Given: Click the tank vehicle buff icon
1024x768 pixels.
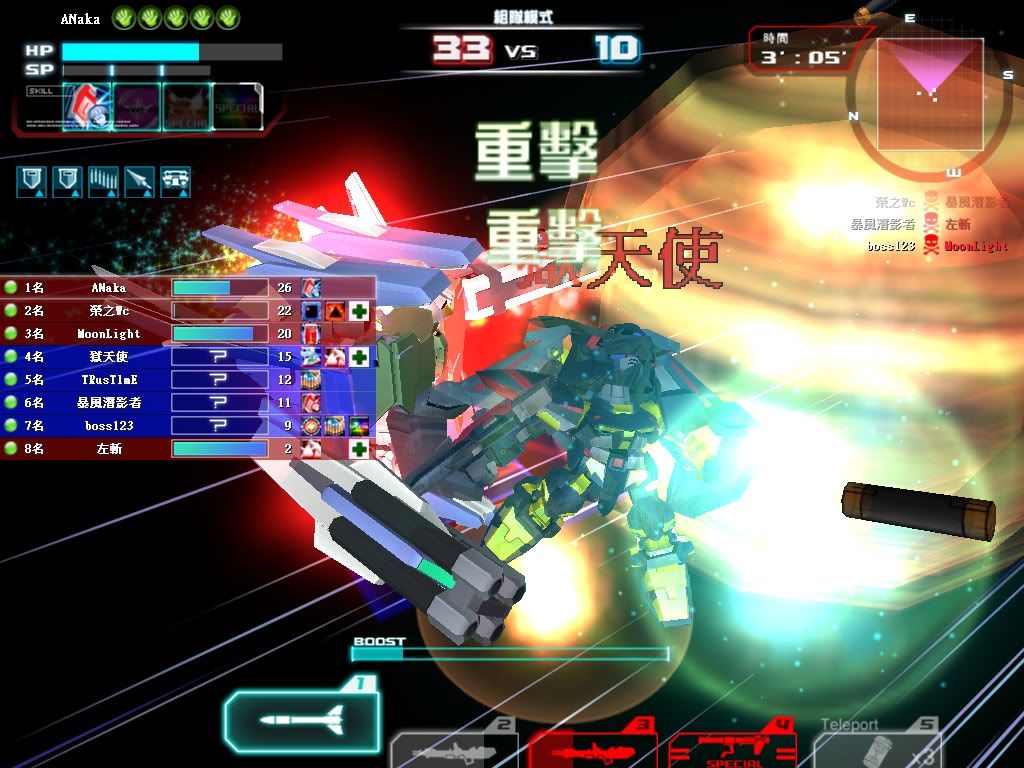Looking at the screenshot, I should coord(176,181).
